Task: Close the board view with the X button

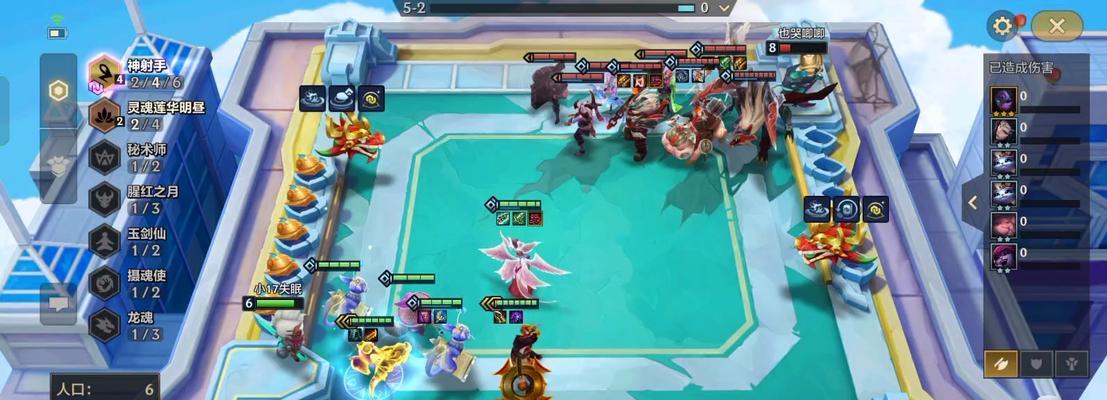Action: (x=1057, y=27)
